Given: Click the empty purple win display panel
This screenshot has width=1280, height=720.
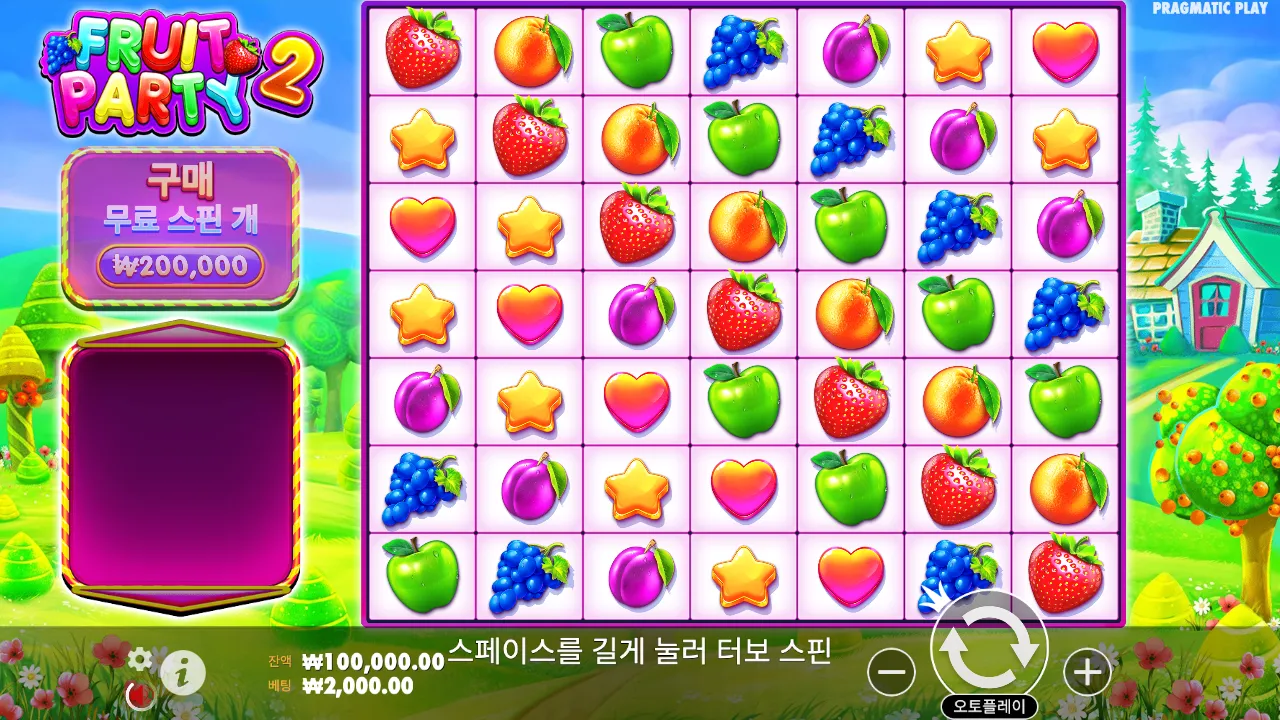Looking at the screenshot, I should (178, 470).
